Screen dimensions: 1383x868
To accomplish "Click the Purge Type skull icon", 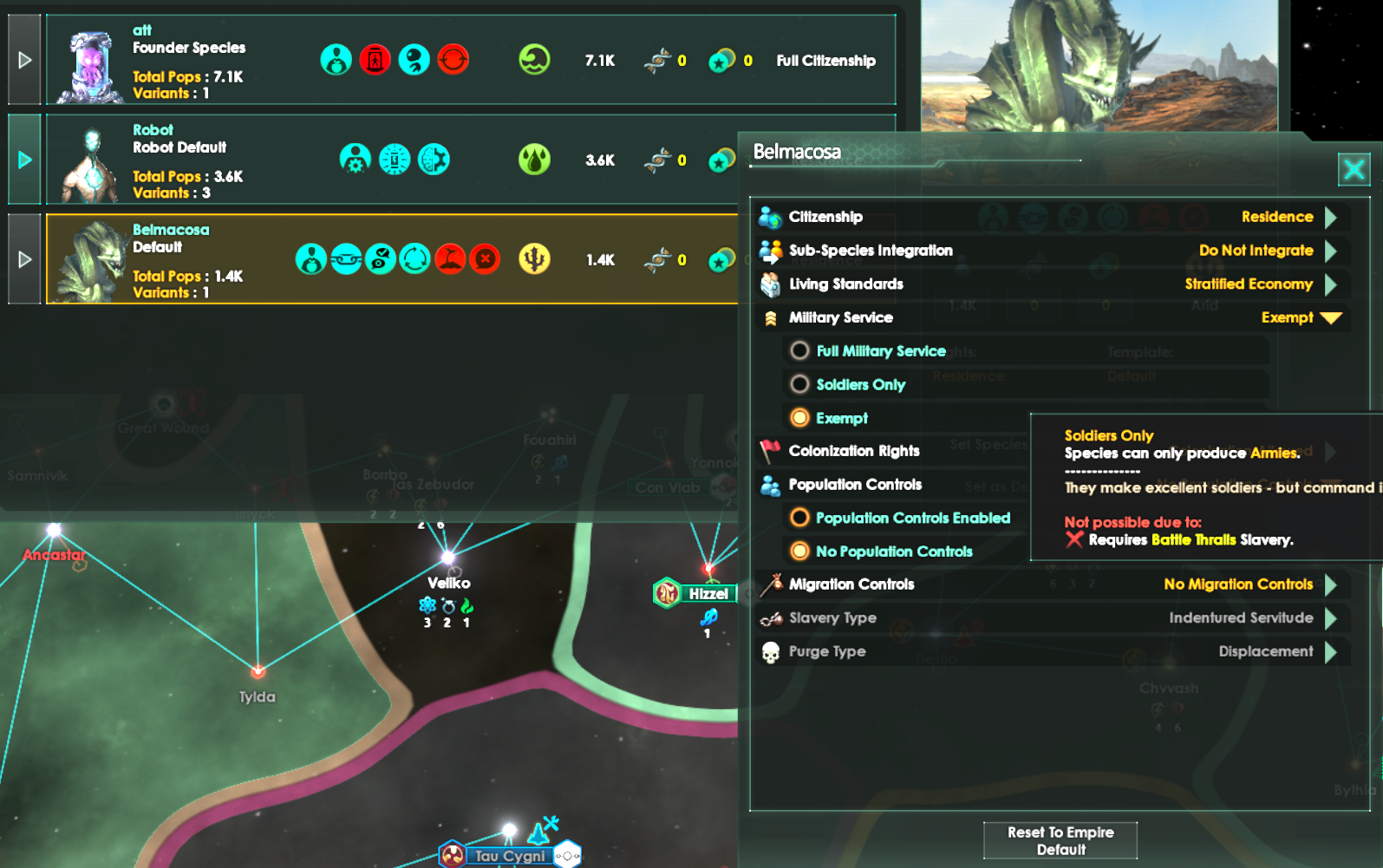I will pos(770,651).
